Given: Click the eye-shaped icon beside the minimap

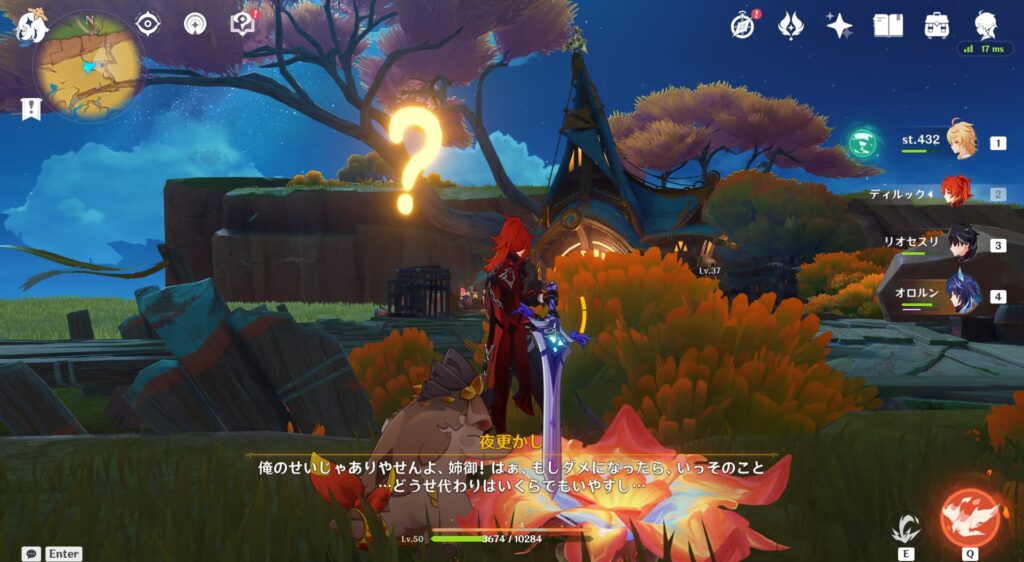Looking at the screenshot, I should pos(148,24).
